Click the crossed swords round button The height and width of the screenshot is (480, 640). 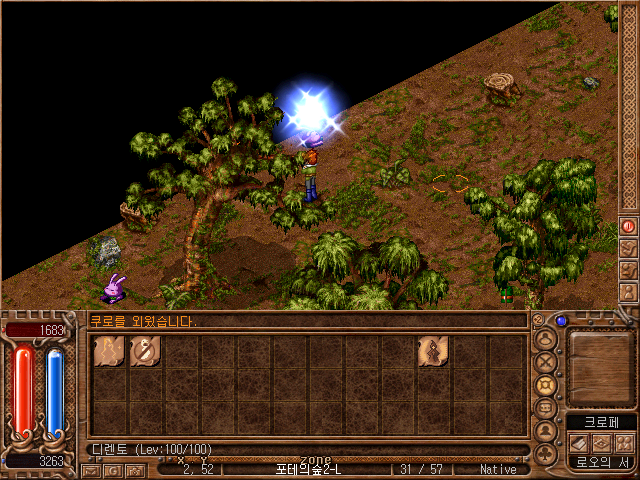tap(547, 361)
